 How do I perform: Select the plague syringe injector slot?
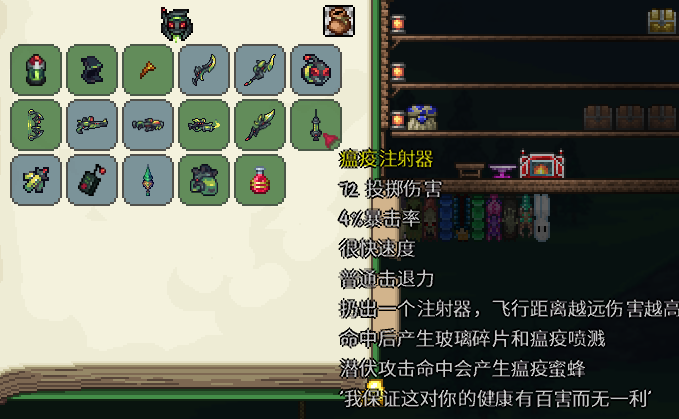point(317,125)
